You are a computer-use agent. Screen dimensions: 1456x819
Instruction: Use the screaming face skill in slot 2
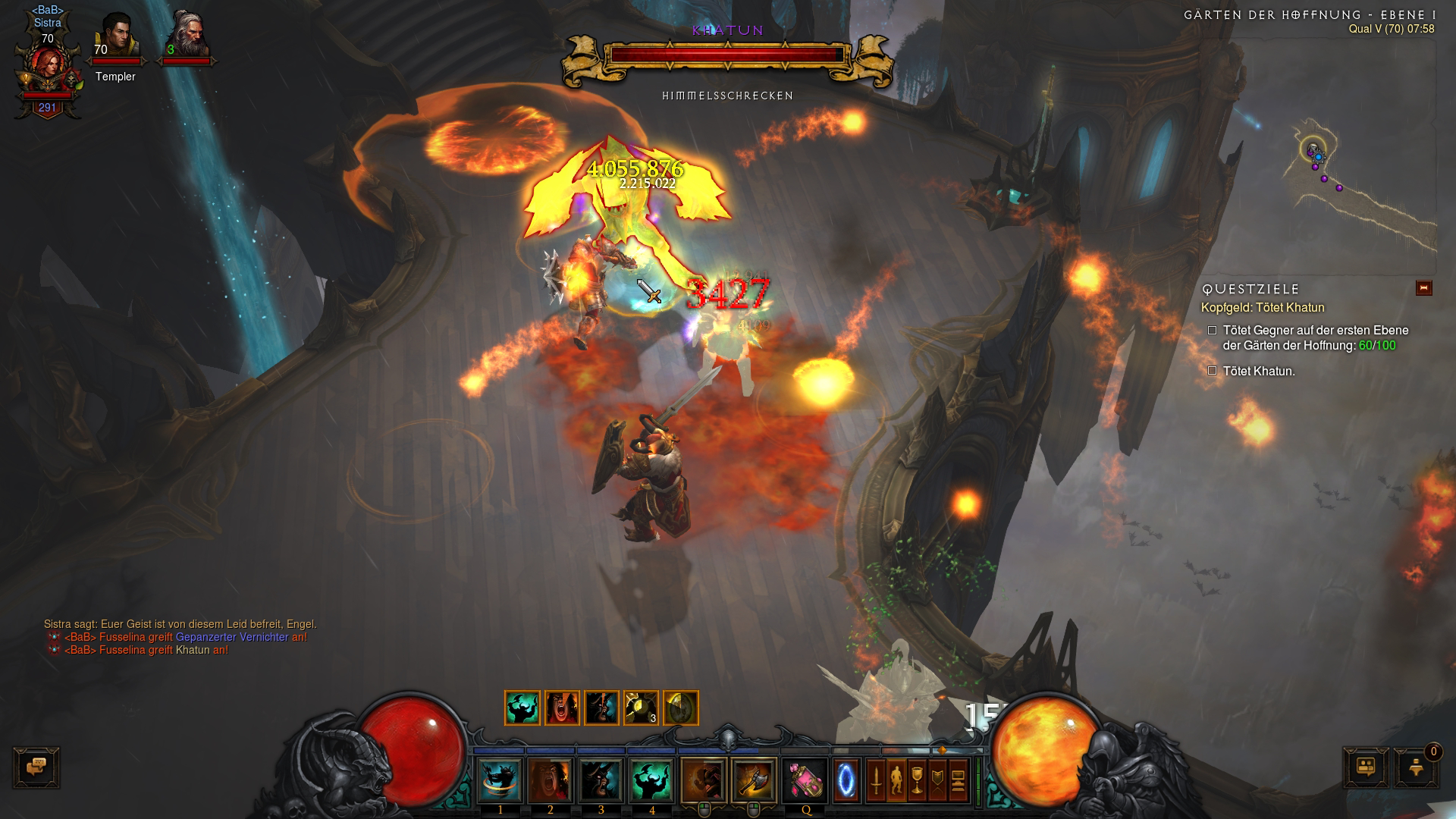coord(551,780)
